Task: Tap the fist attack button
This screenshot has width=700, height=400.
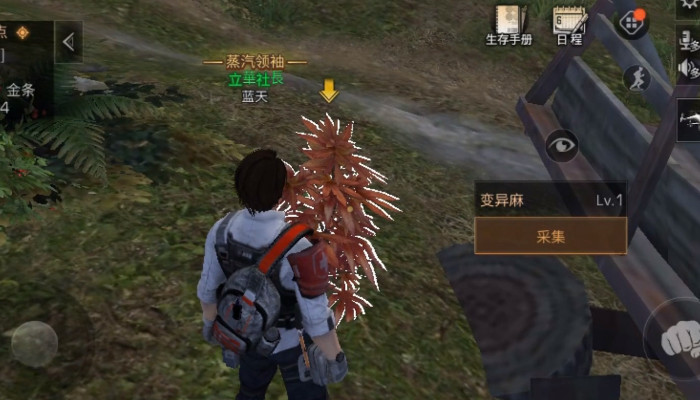Action: (x=681, y=340)
